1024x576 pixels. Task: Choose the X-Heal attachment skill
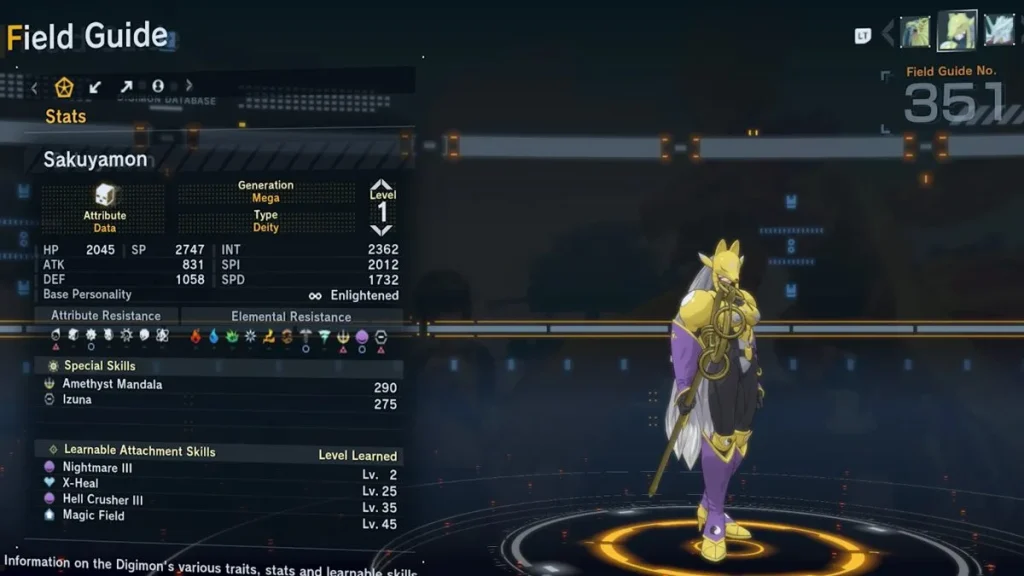tap(80, 484)
